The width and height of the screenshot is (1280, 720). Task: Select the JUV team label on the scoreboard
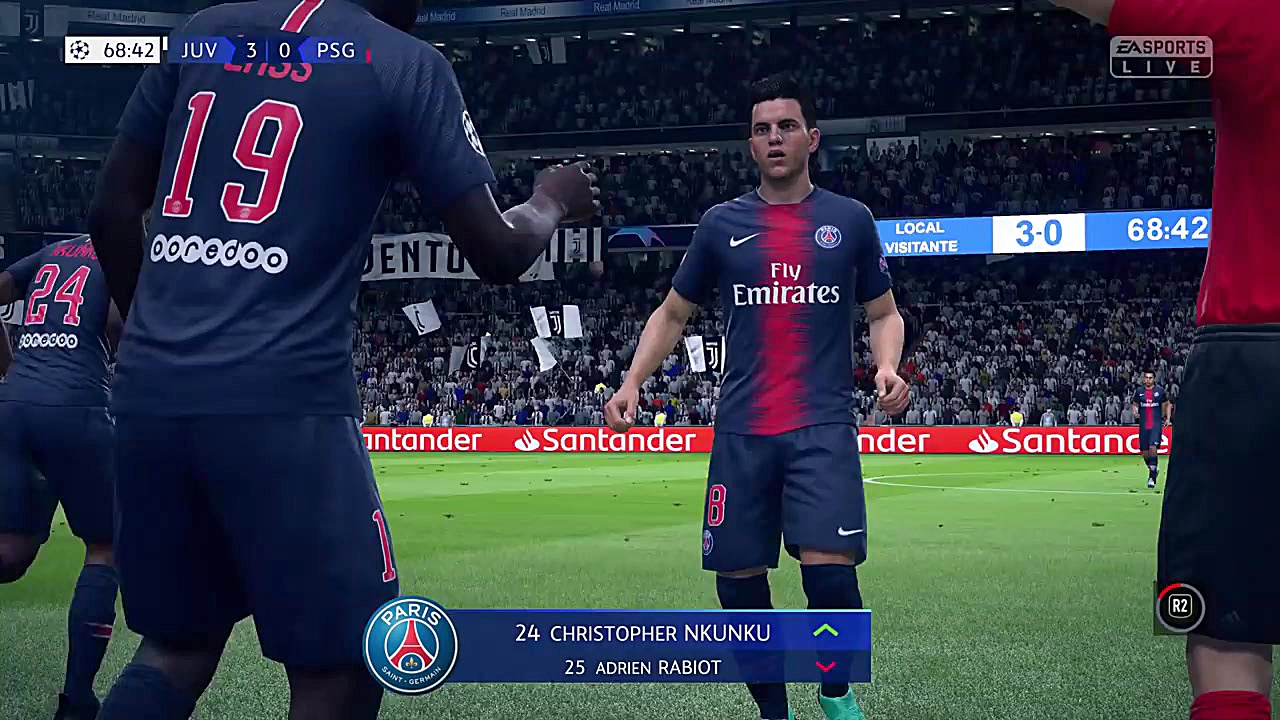click(200, 50)
